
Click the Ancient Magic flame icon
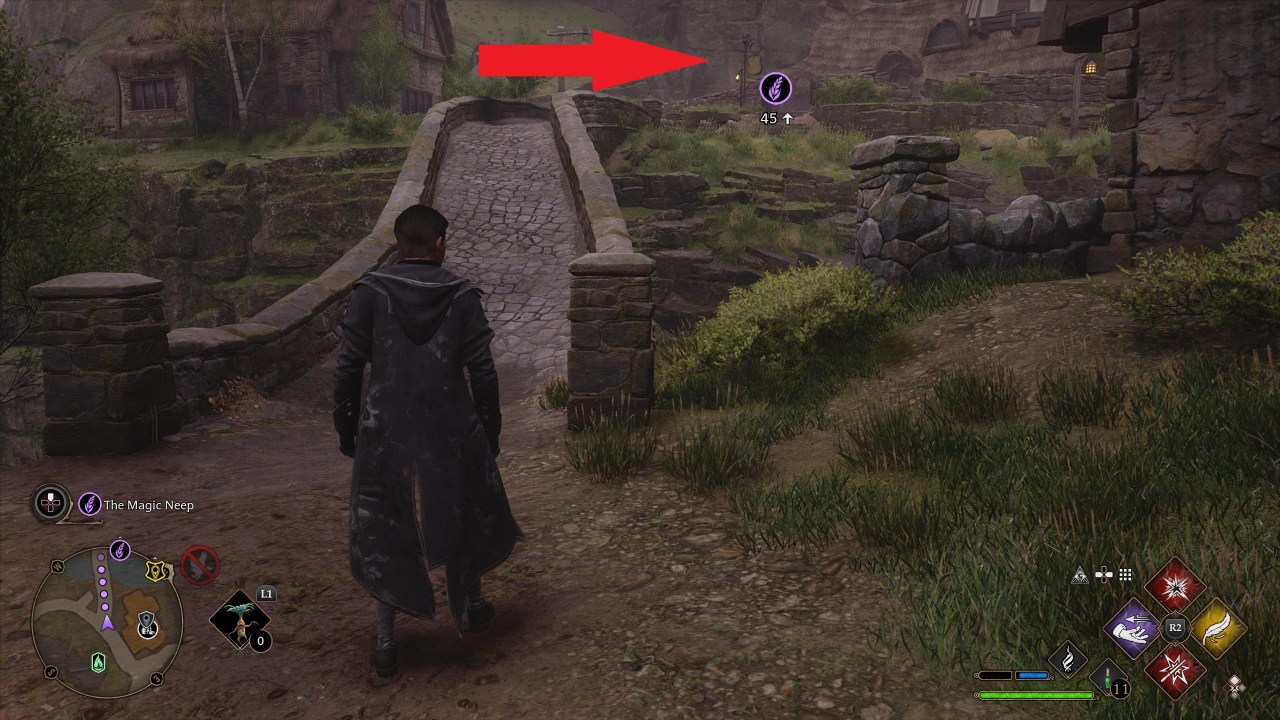point(1068,660)
